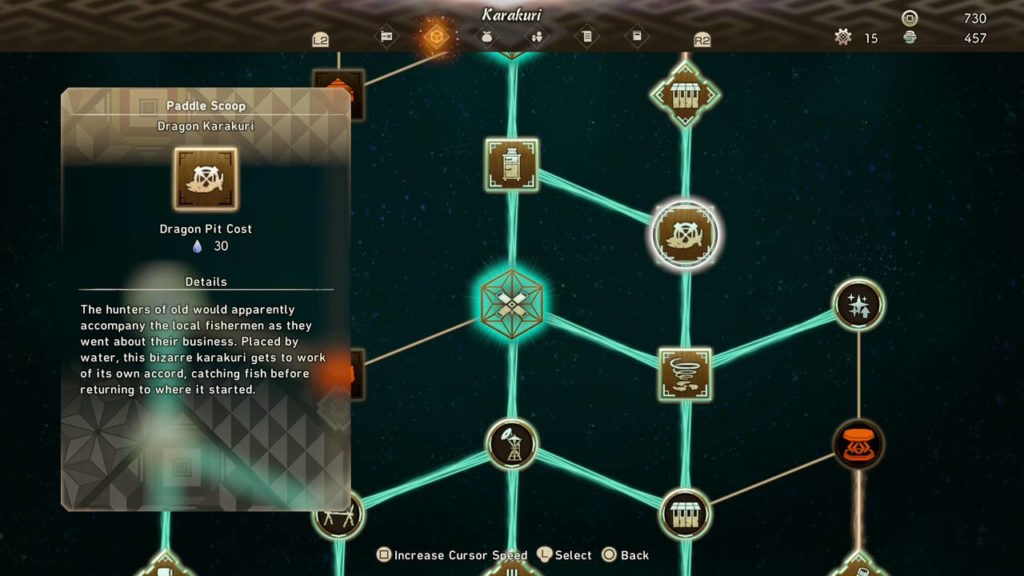The width and height of the screenshot is (1024, 576).
Task: Click the Paddle Scoop icon in details panel
Action: click(x=205, y=179)
